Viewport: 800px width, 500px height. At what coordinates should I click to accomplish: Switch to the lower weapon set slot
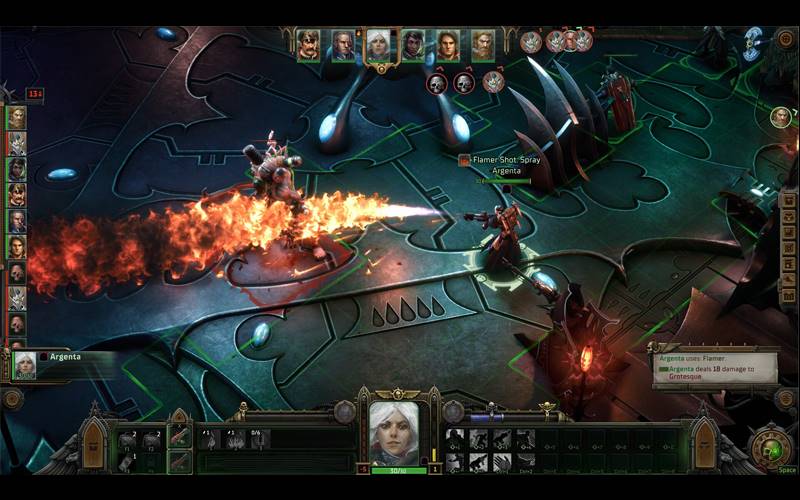tap(180, 460)
